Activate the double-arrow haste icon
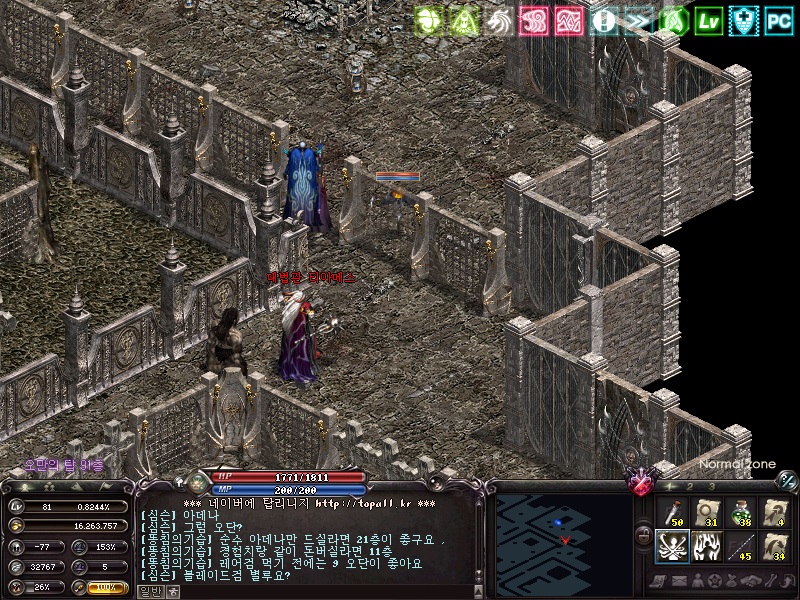 (x=639, y=20)
